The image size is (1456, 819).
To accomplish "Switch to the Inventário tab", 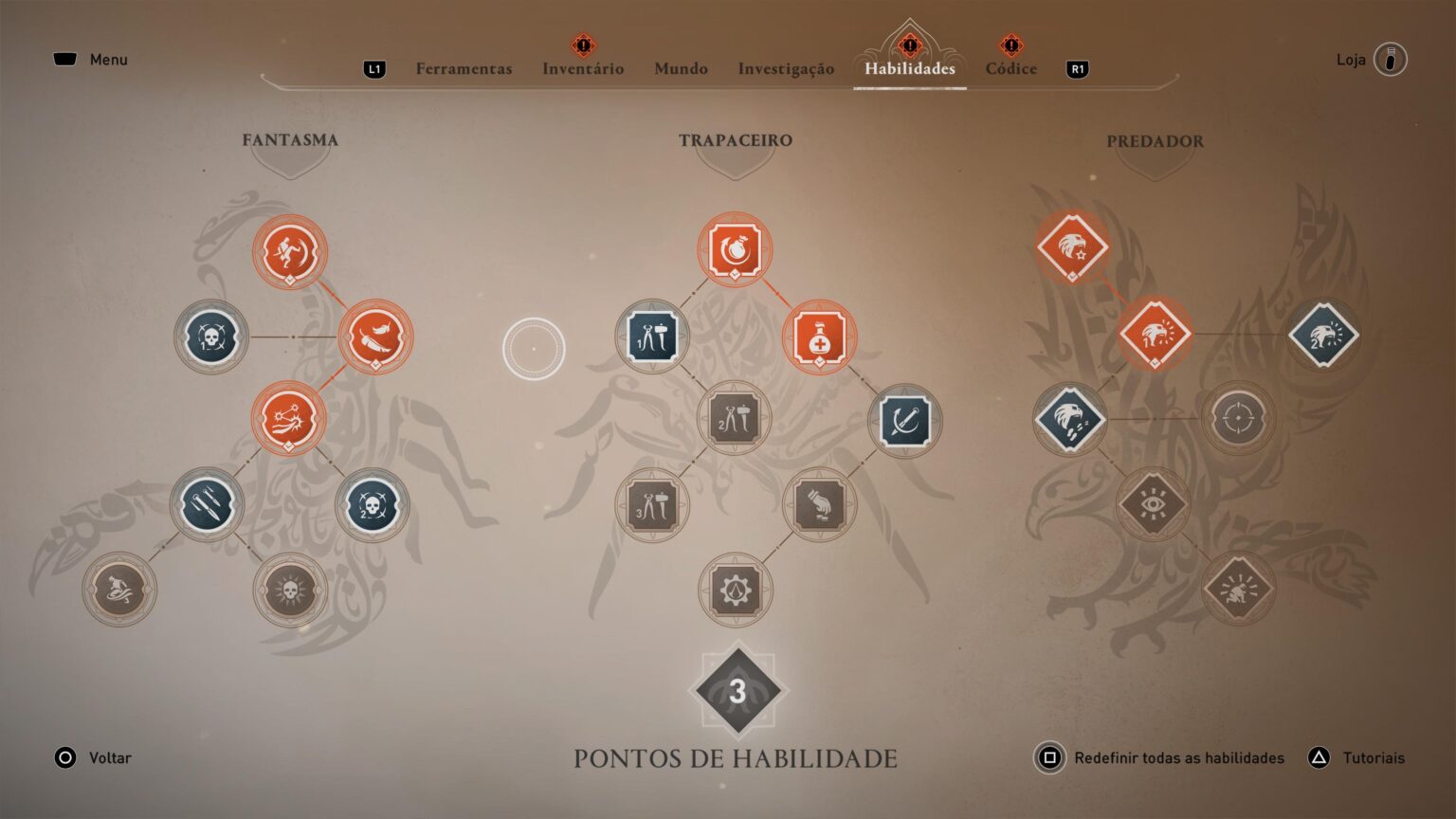I will tap(583, 68).
